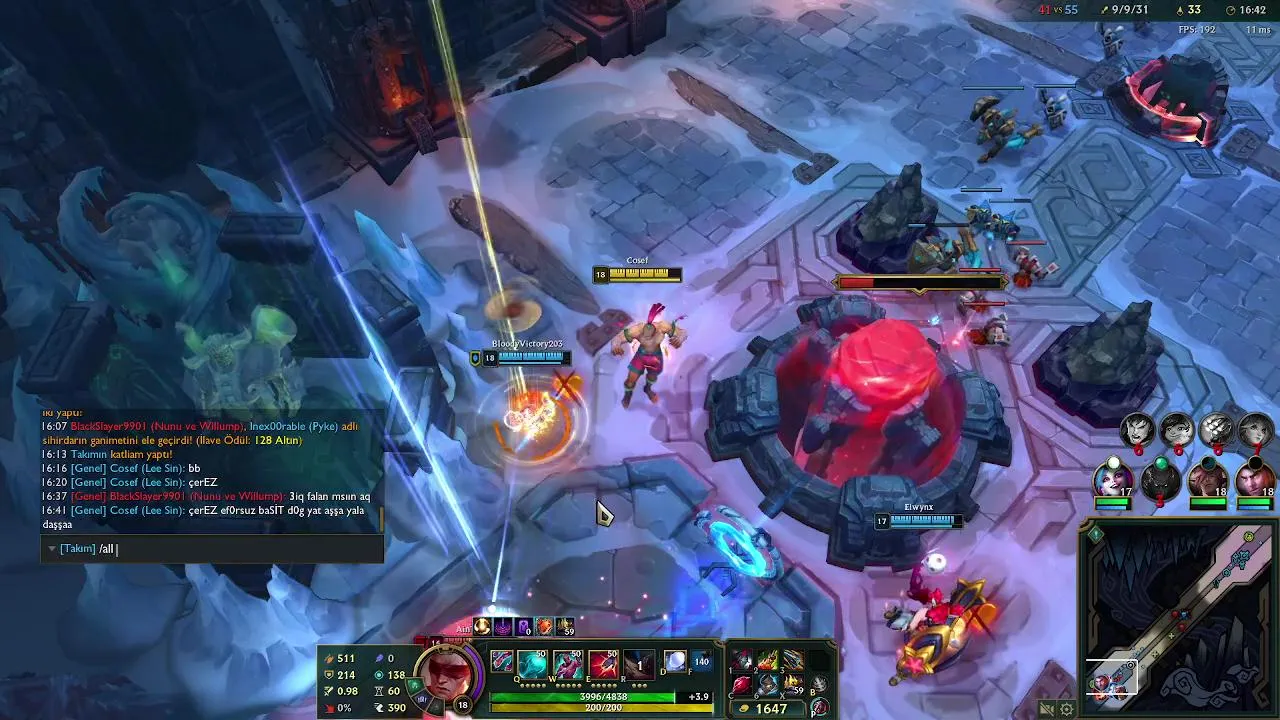The image size is (1280, 720).
Task: Select the first inventory item slot
Action: [x=742, y=660]
